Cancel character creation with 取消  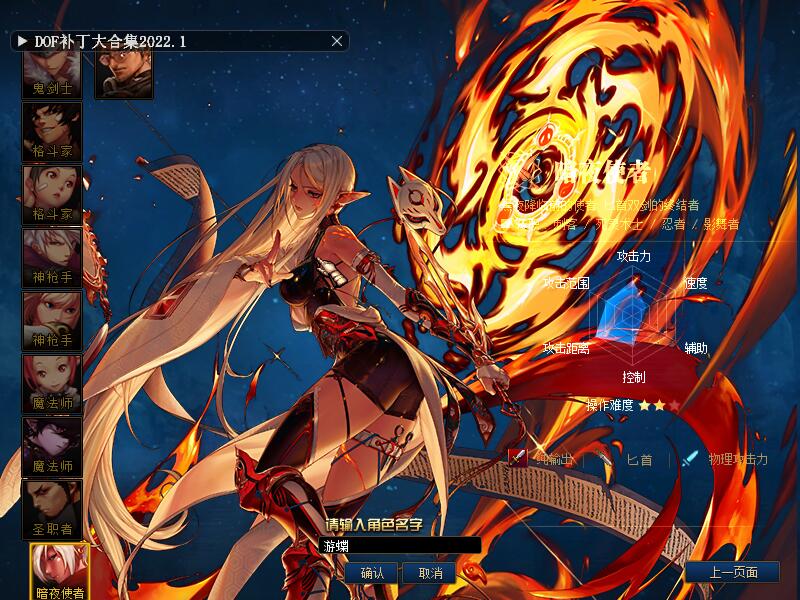[x=430, y=573]
